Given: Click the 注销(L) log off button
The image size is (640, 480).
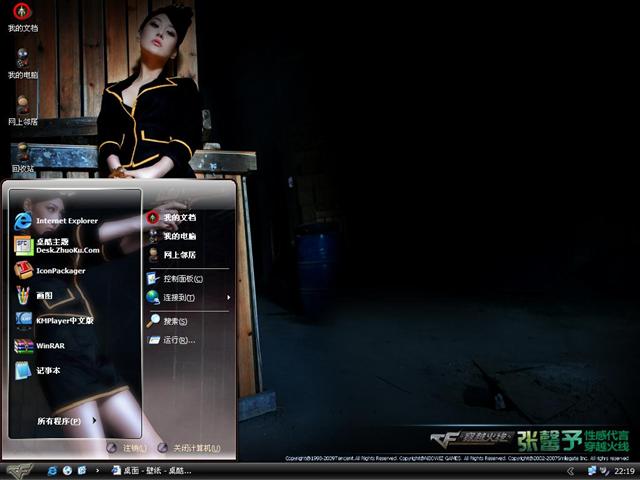Looking at the screenshot, I should click(127, 448).
